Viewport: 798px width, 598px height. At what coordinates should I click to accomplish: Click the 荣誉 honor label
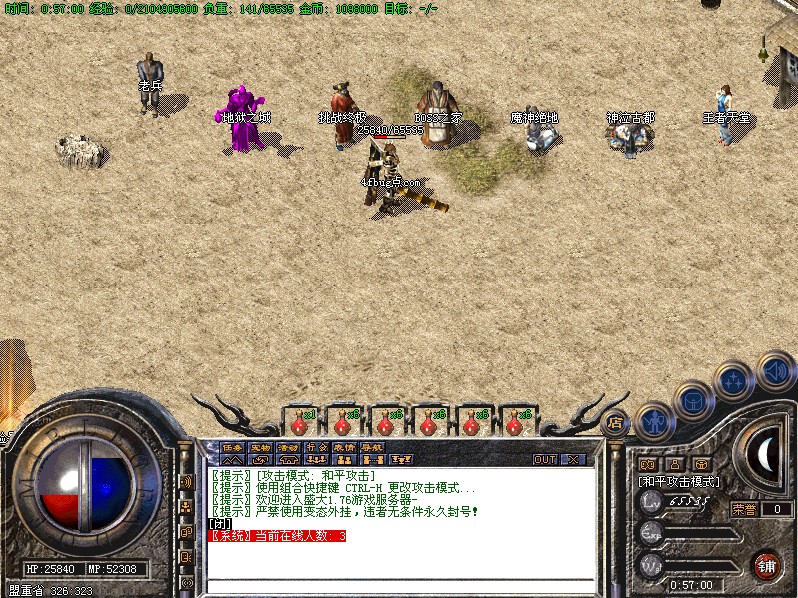pyautogui.click(x=744, y=509)
